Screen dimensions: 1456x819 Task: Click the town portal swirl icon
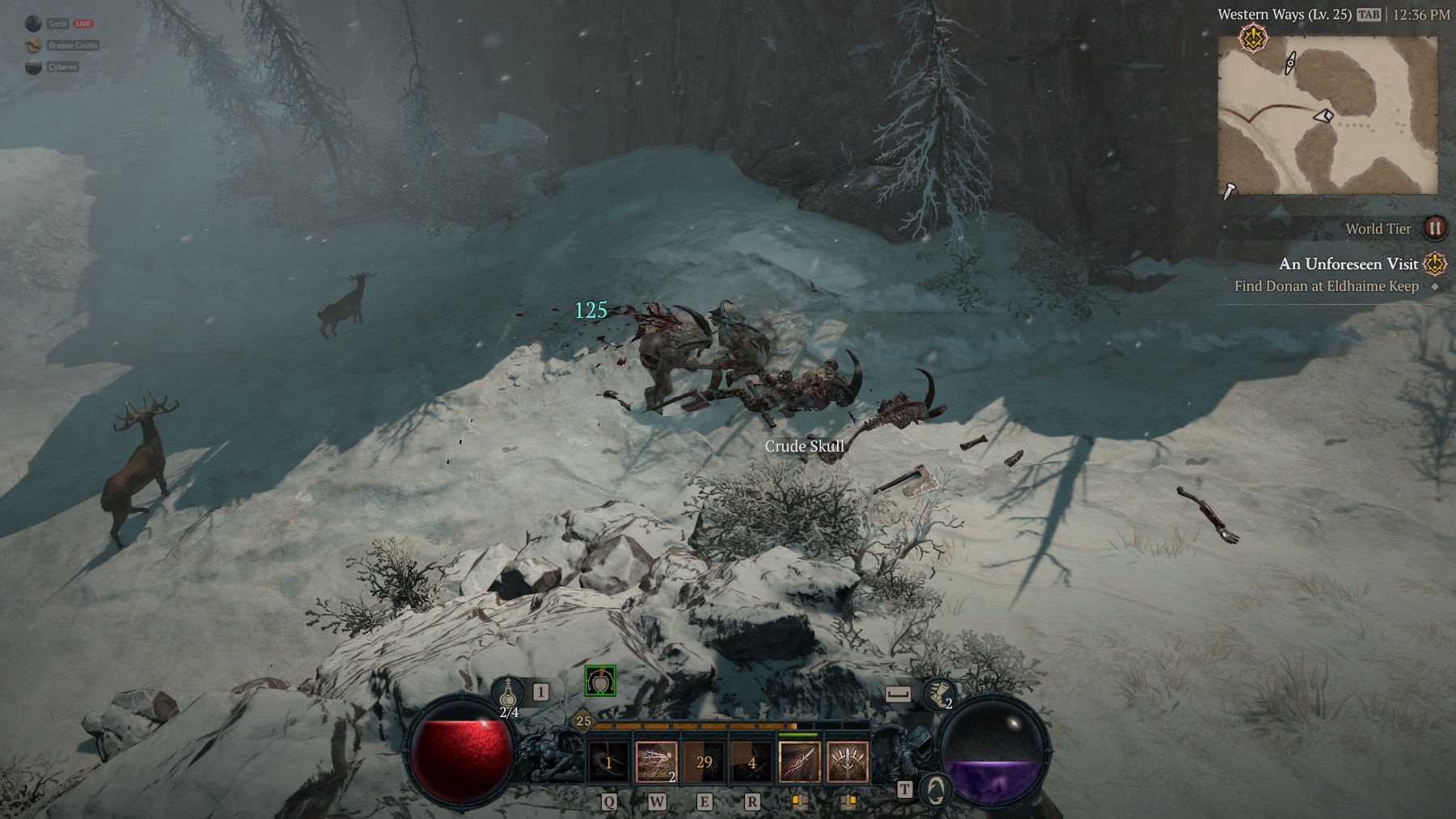[x=937, y=790]
